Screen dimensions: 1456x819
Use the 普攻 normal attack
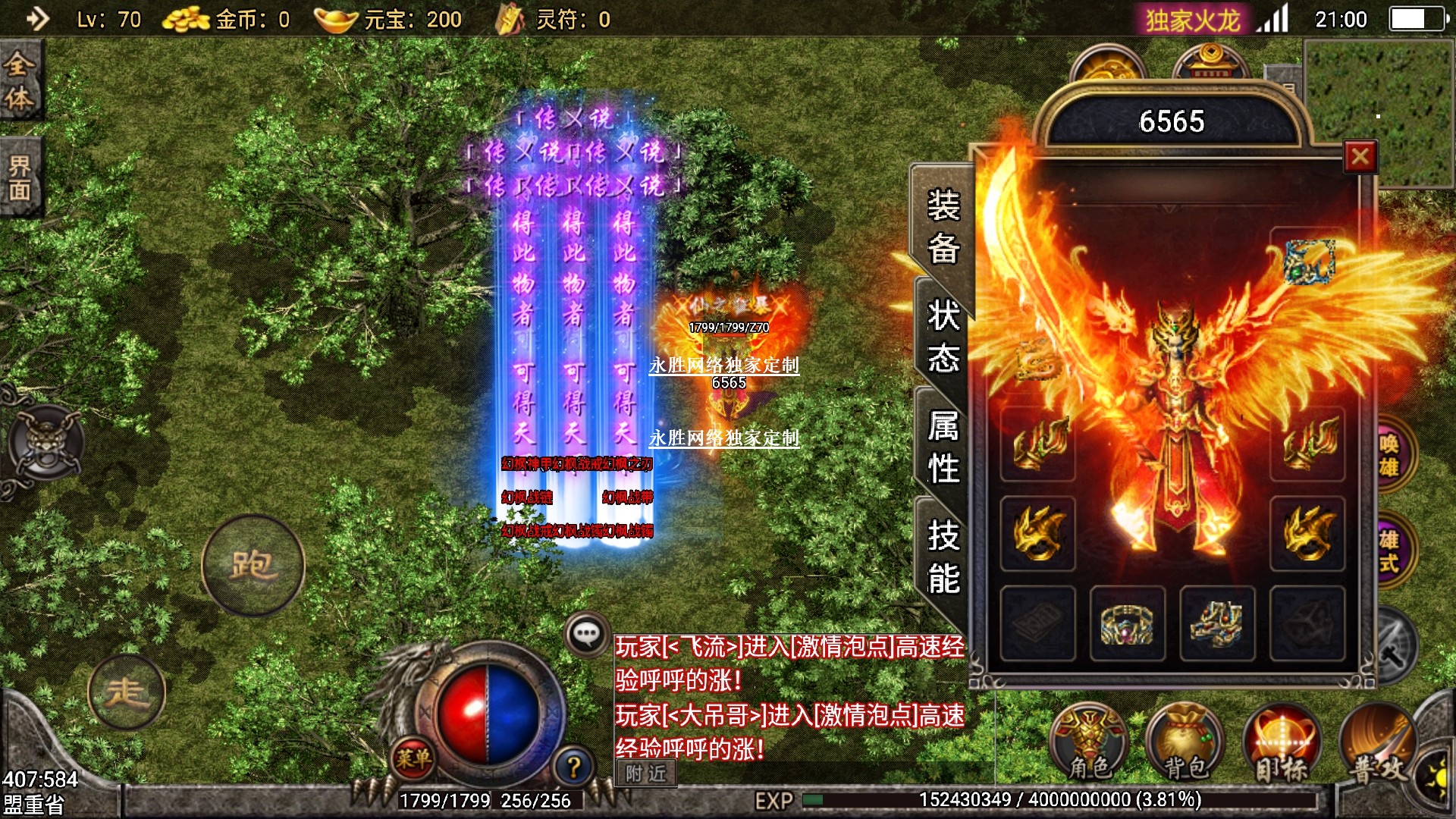[1378, 745]
